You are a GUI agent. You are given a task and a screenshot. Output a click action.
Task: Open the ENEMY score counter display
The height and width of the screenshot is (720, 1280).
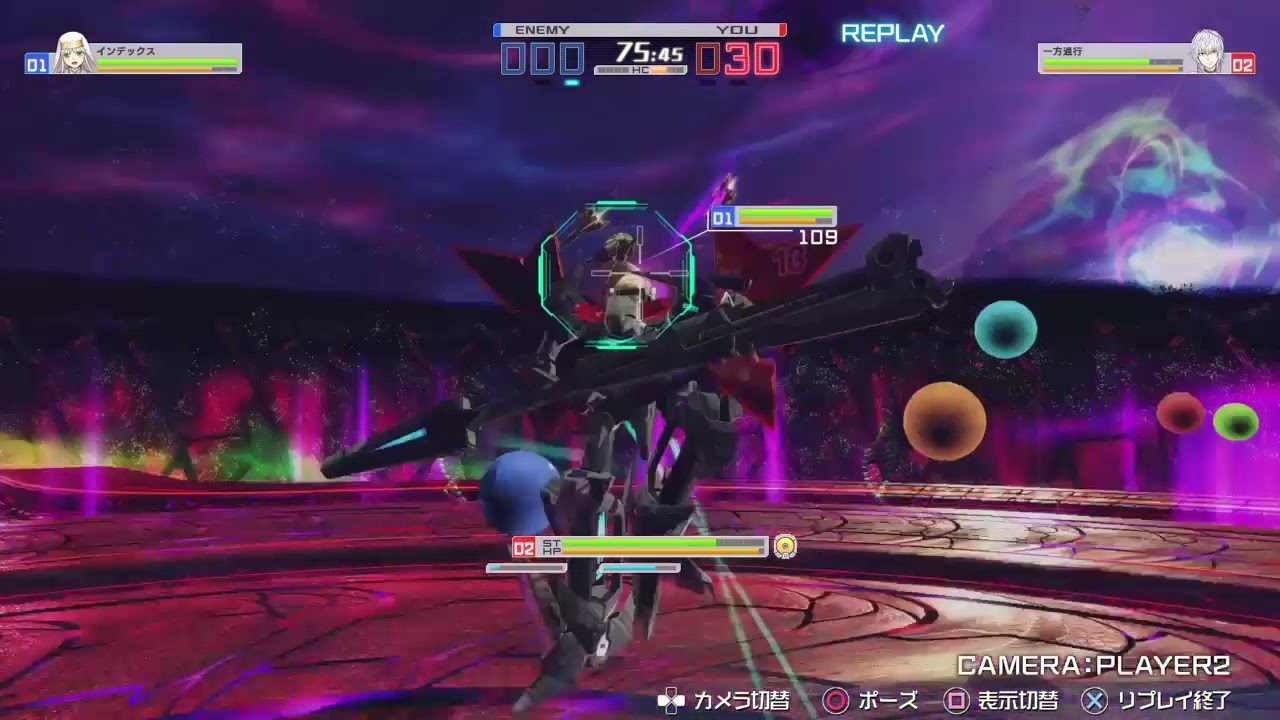point(543,57)
